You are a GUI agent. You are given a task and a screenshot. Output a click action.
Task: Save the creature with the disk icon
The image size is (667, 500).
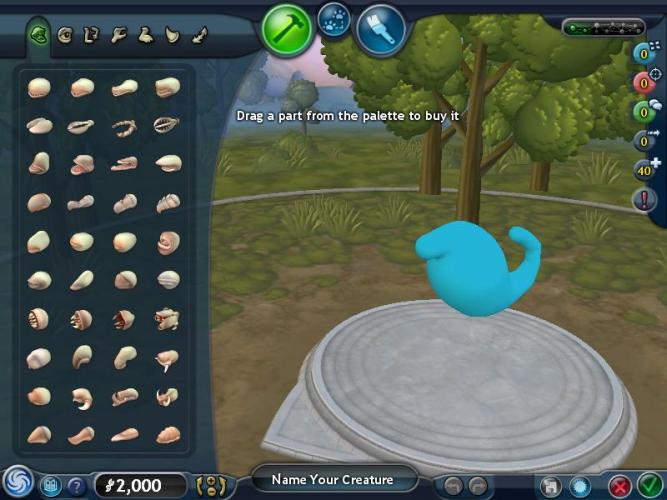point(550,487)
